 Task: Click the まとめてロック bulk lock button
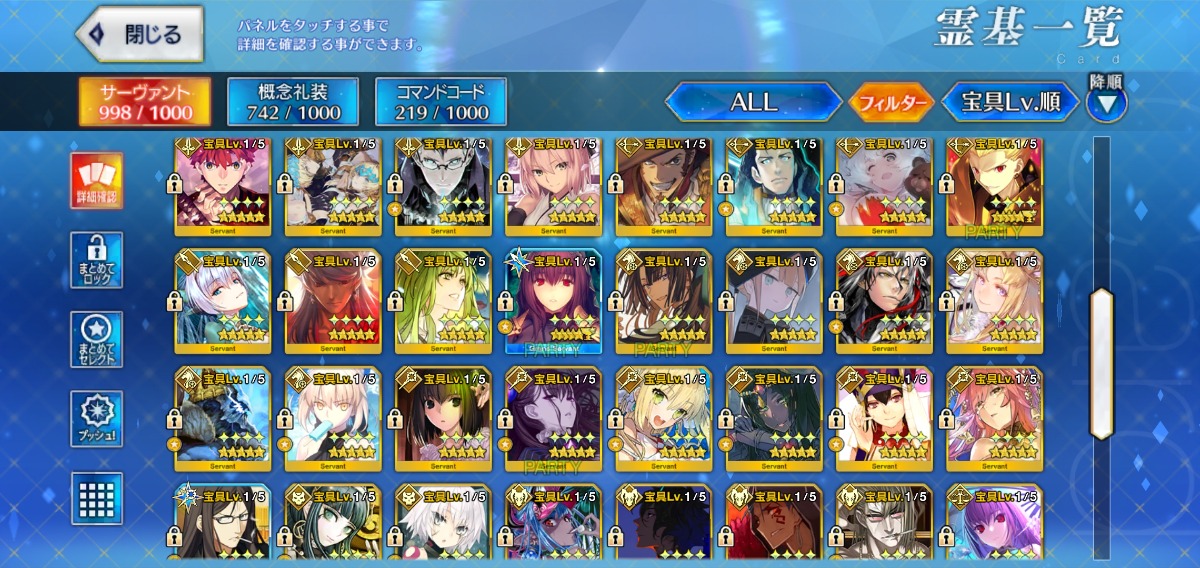pos(97,260)
